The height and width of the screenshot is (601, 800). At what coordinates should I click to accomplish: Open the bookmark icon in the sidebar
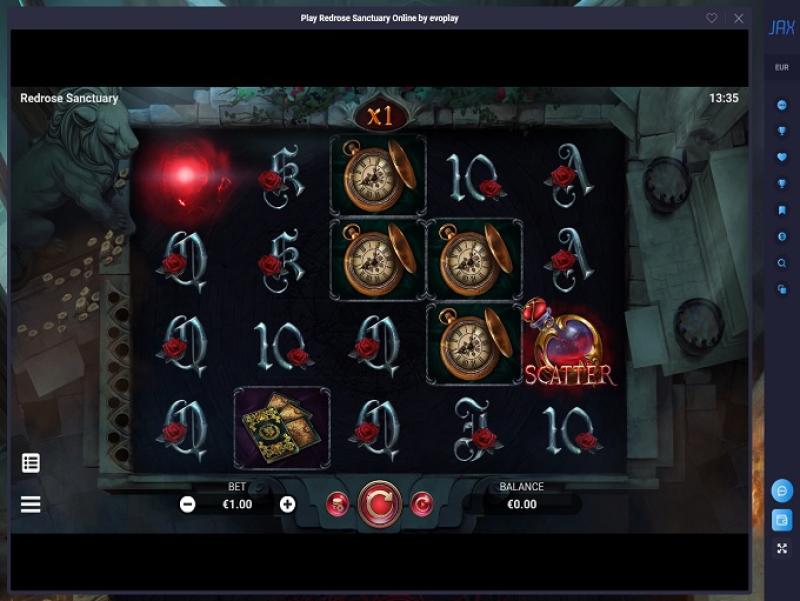pyautogui.click(x=782, y=210)
